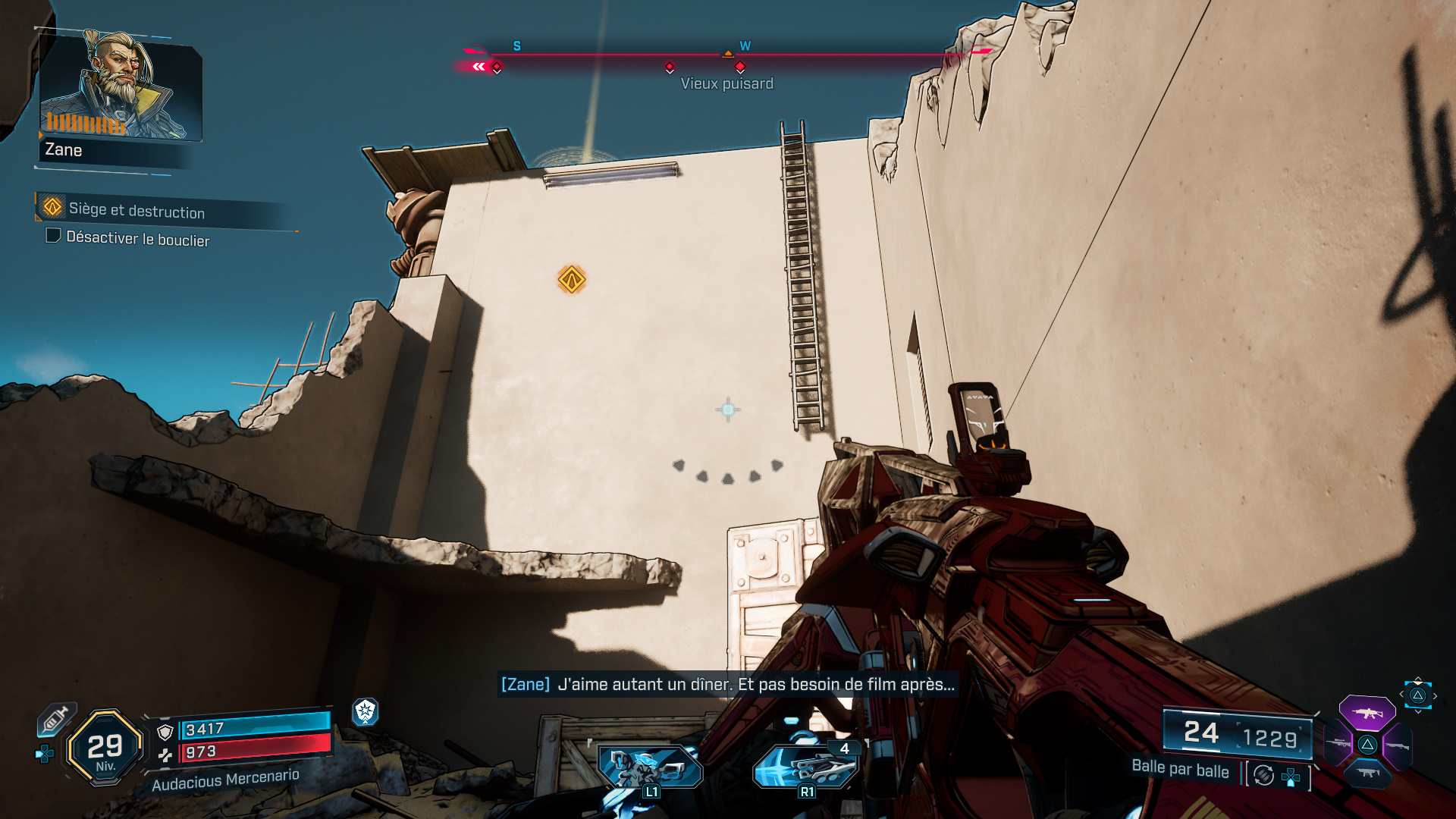Screen dimensions: 1456x819
Task: Select the sniper rifle weapon wheel icon
Action: 1338,743
